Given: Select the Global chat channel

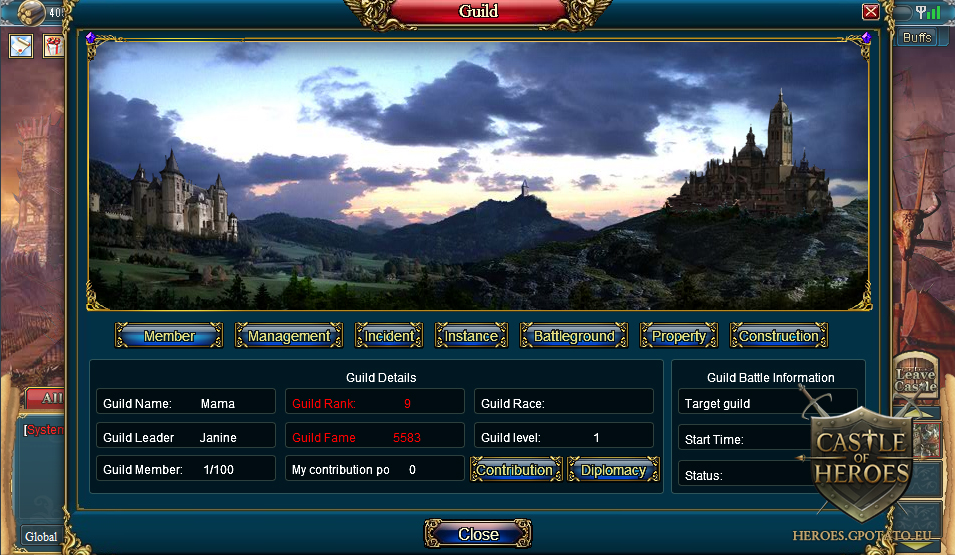Looking at the screenshot, I should coord(41,536).
